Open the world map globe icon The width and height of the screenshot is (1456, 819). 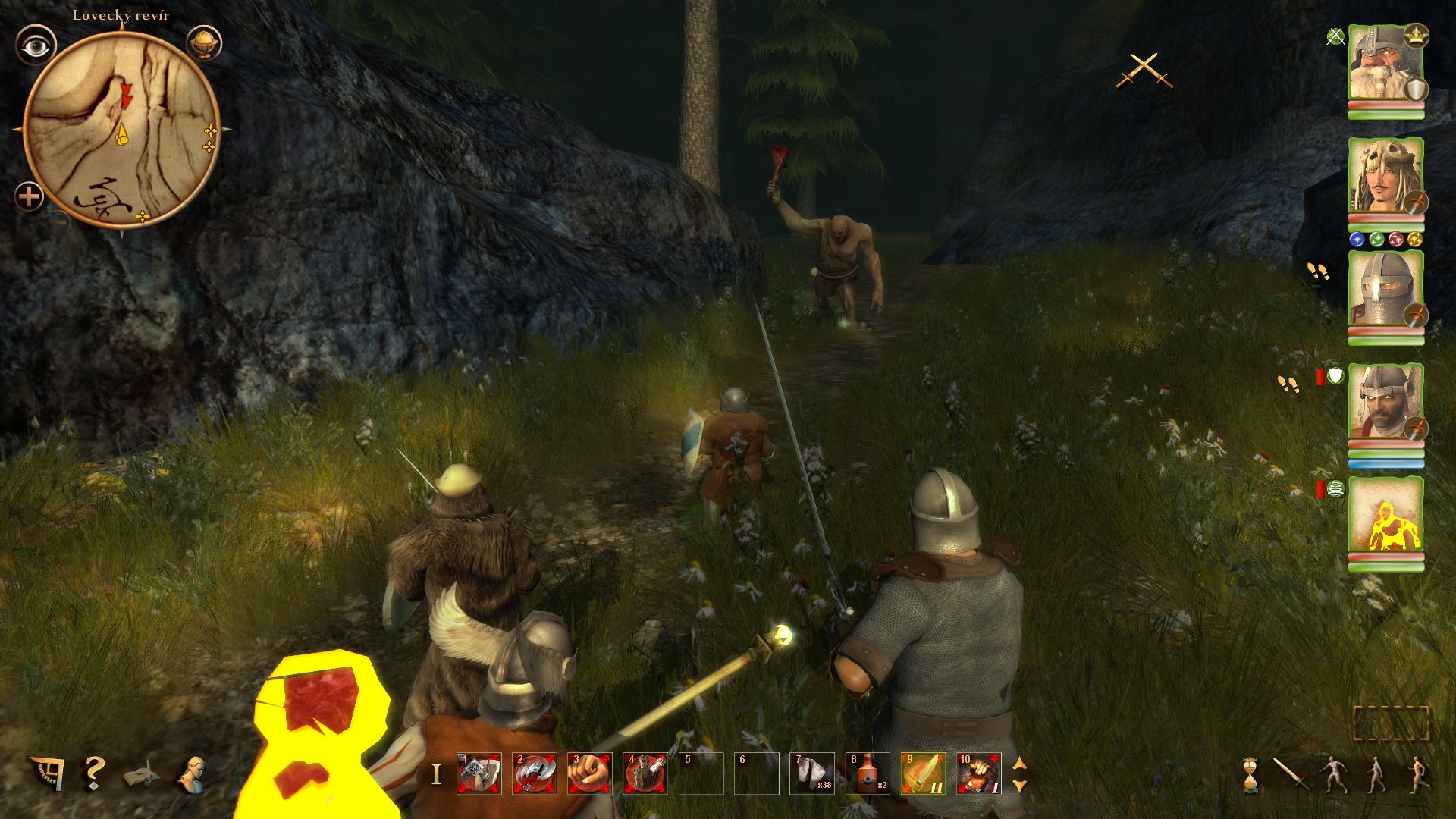click(x=203, y=43)
